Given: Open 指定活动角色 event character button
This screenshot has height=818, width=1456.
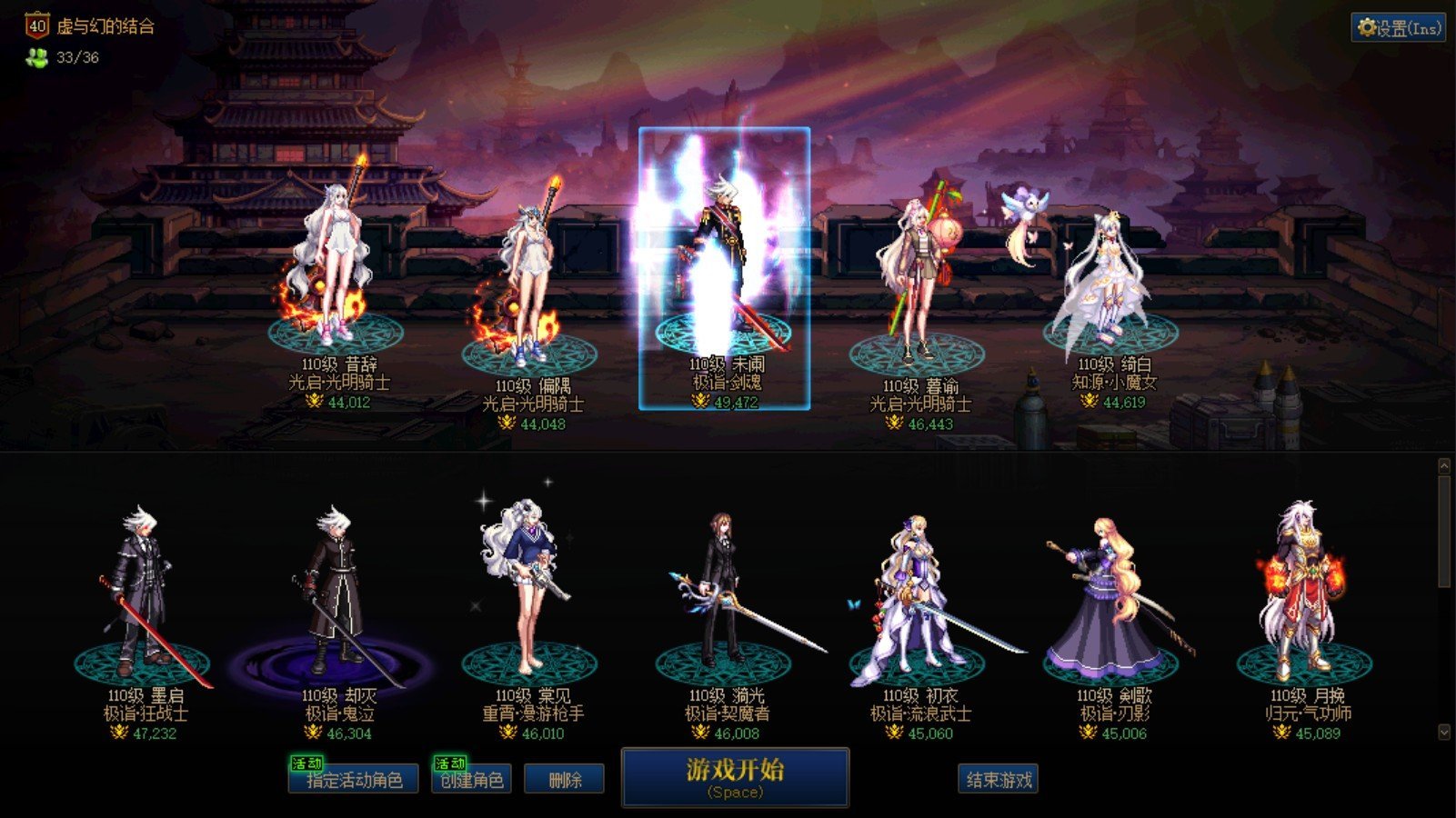Looking at the screenshot, I should click(354, 780).
